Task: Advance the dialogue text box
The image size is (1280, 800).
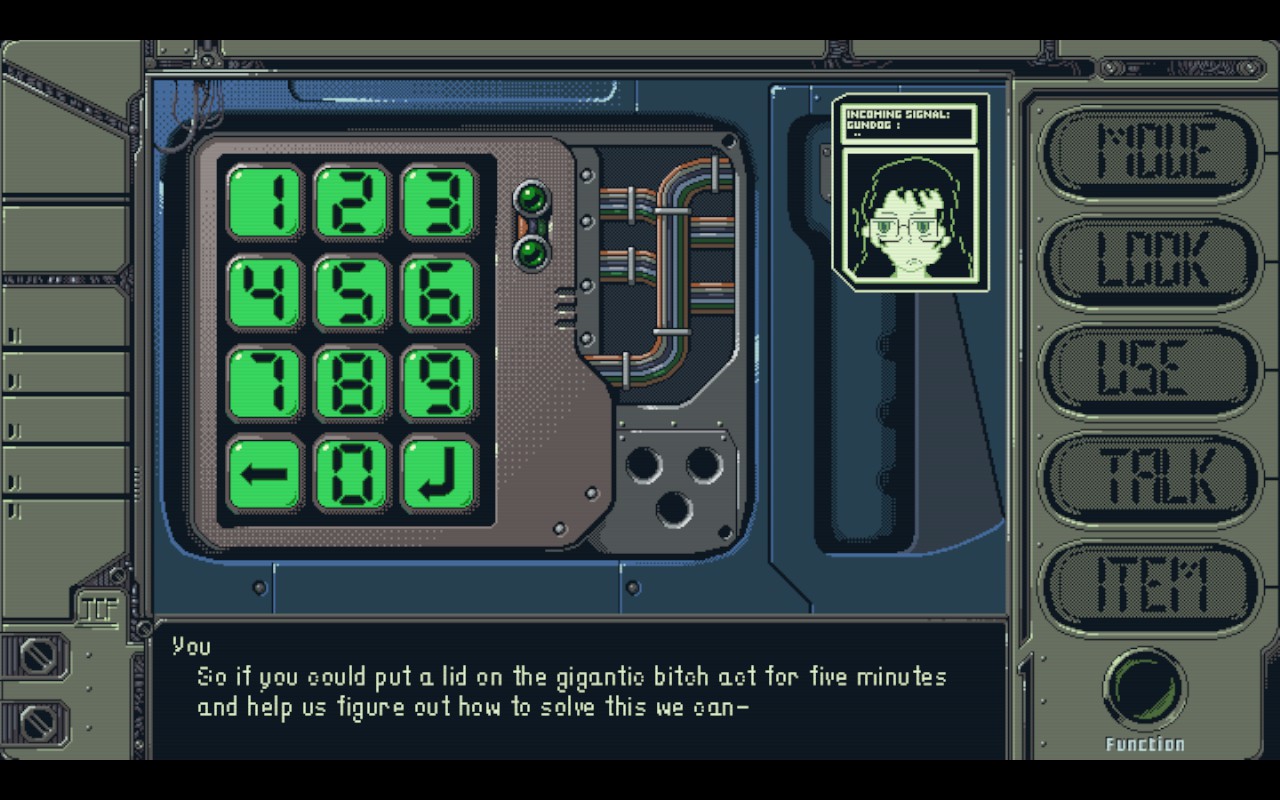Action: 578,690
